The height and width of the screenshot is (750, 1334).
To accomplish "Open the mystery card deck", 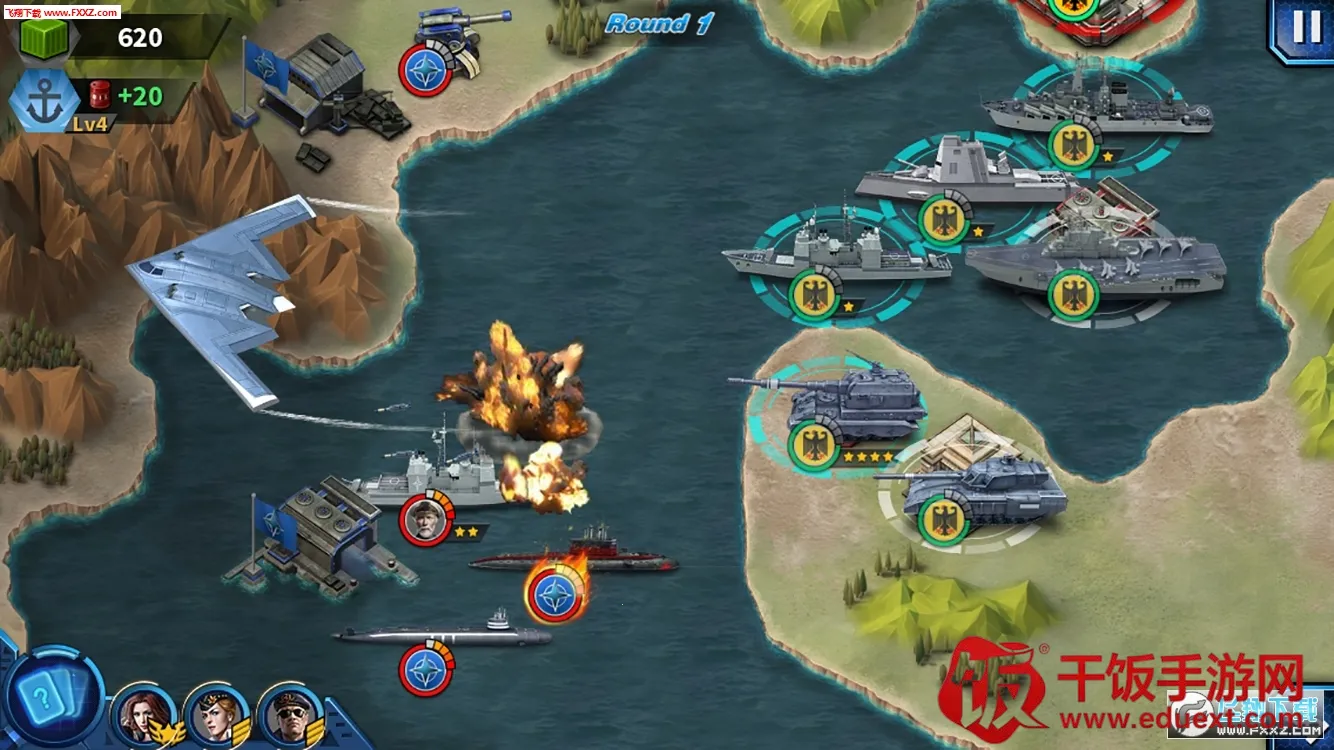I will point(49,696).
